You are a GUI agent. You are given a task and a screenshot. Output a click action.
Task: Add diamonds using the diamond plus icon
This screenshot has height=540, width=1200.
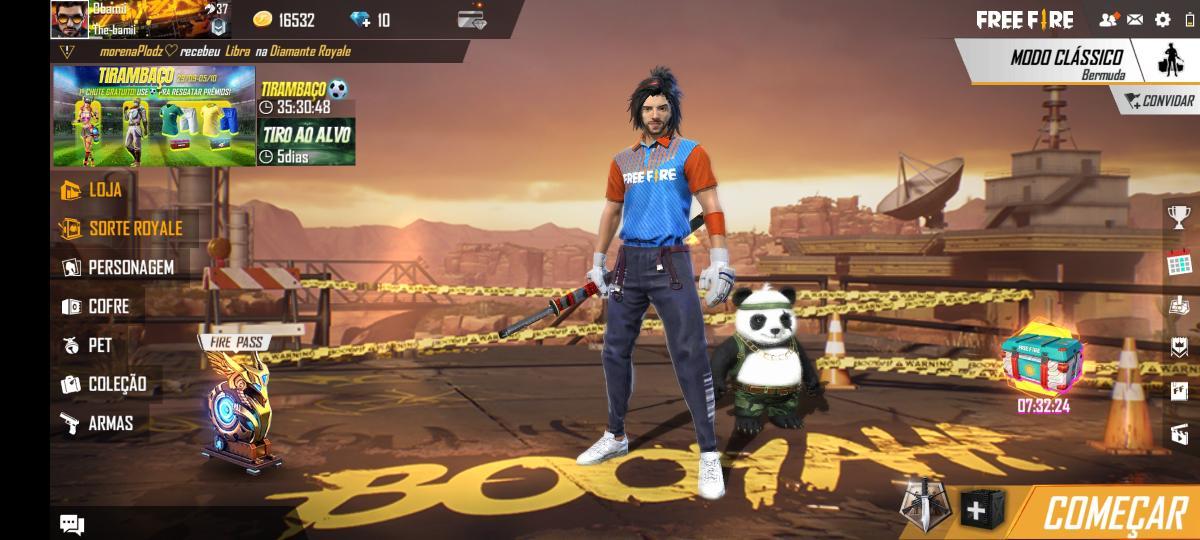click(361, 20)
